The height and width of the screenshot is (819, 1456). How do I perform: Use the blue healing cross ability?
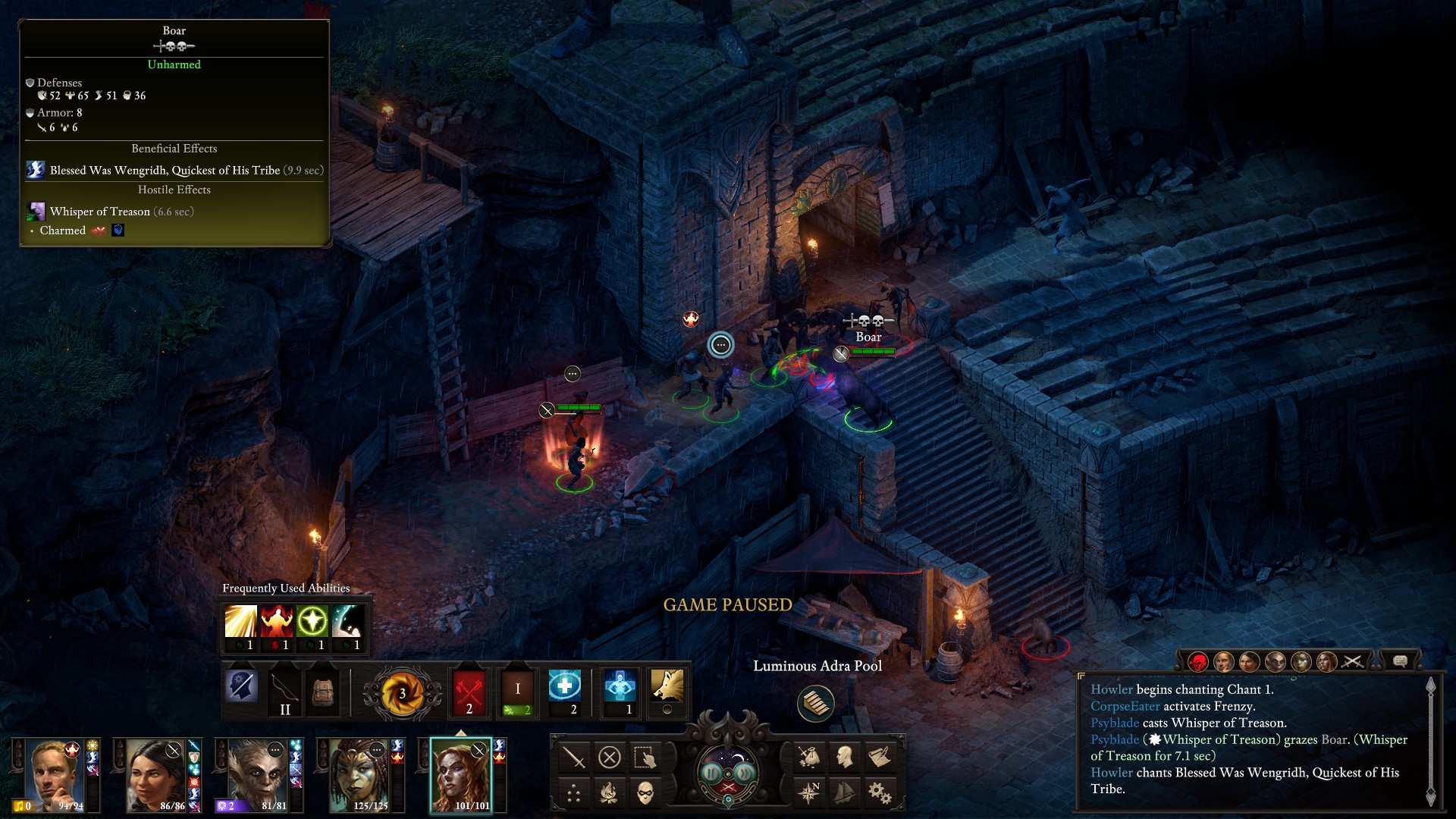pos(564,686)
